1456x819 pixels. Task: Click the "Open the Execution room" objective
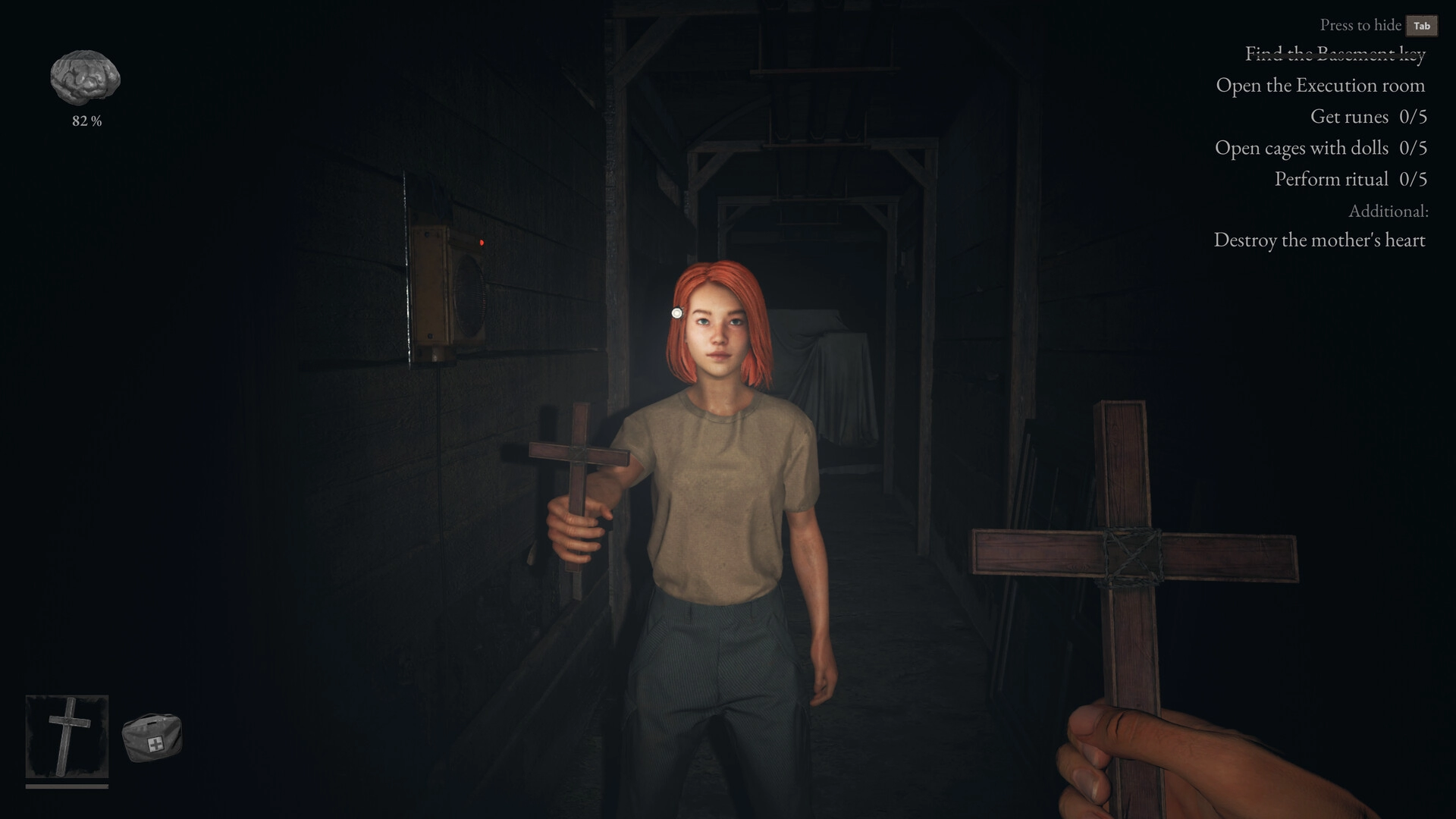(1320, 86)
